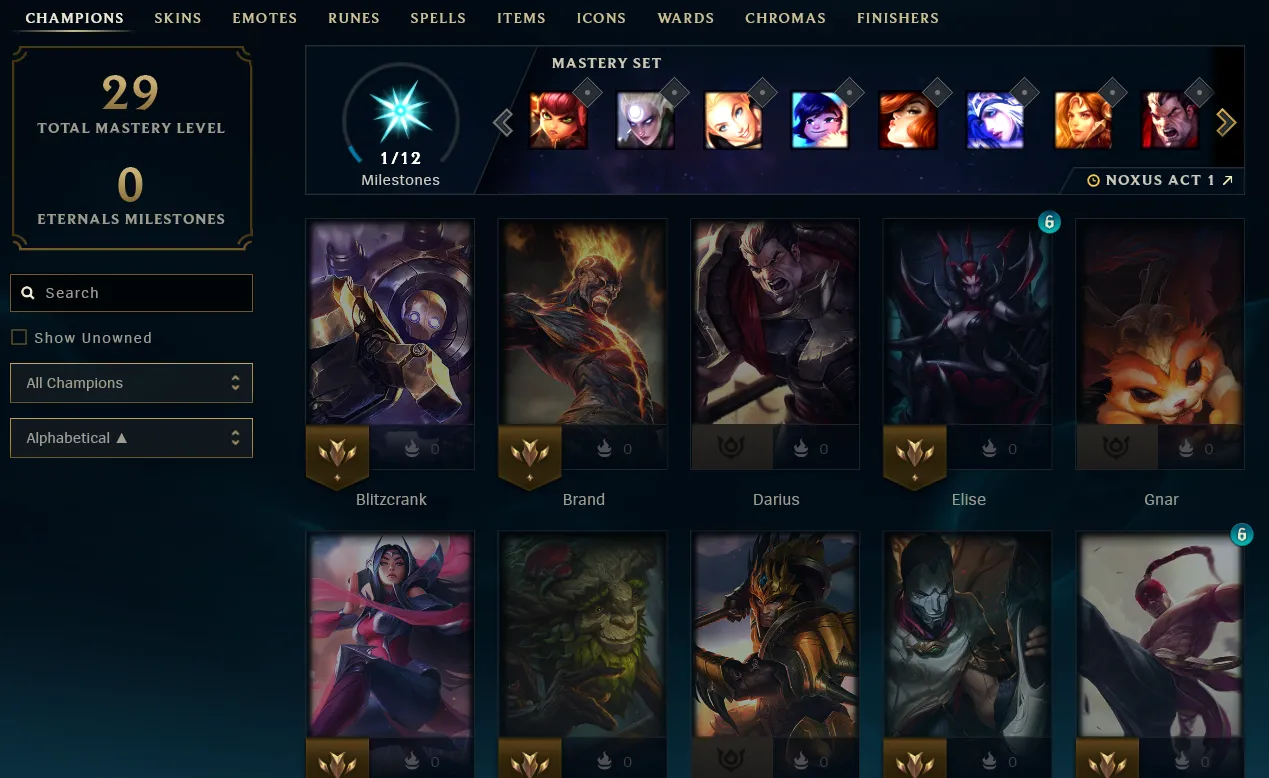Open the All Champions filter dropdown
The image size is (1269, 778).
click(x=131, y=383)
